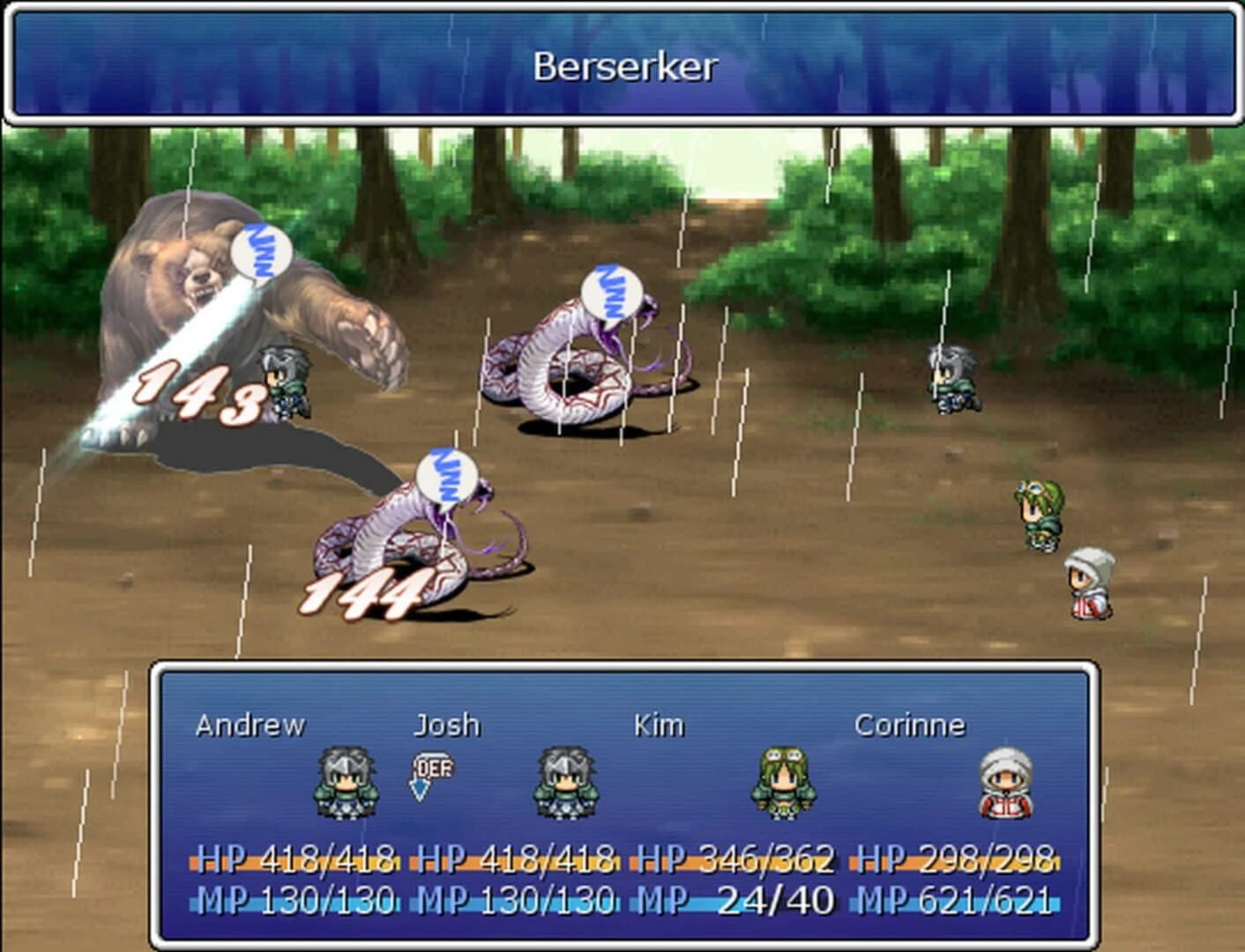
Task: Click the middle snake enemy sprite
Action: 573,370
